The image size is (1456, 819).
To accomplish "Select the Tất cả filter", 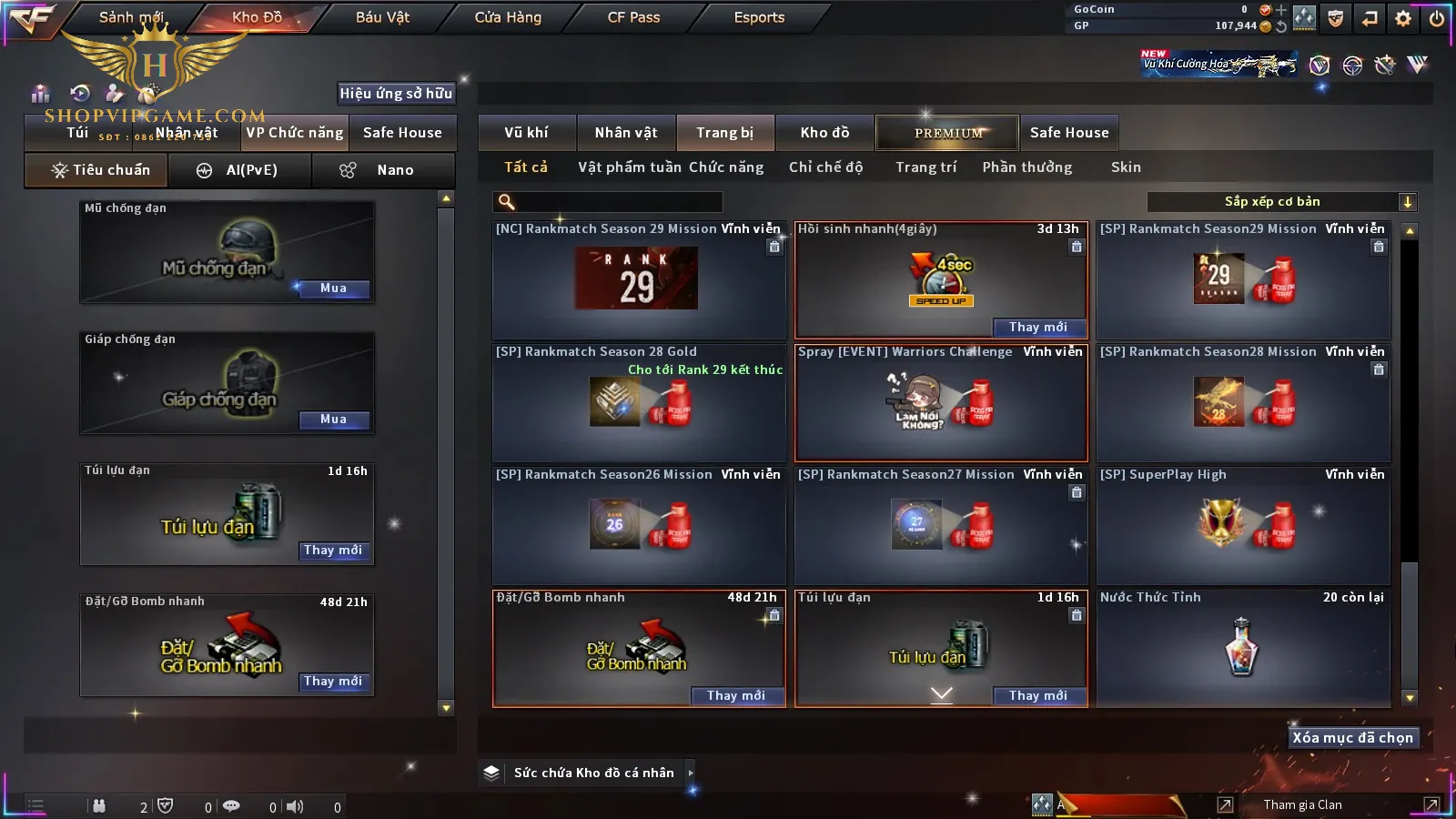I will (x=526, y=167).
